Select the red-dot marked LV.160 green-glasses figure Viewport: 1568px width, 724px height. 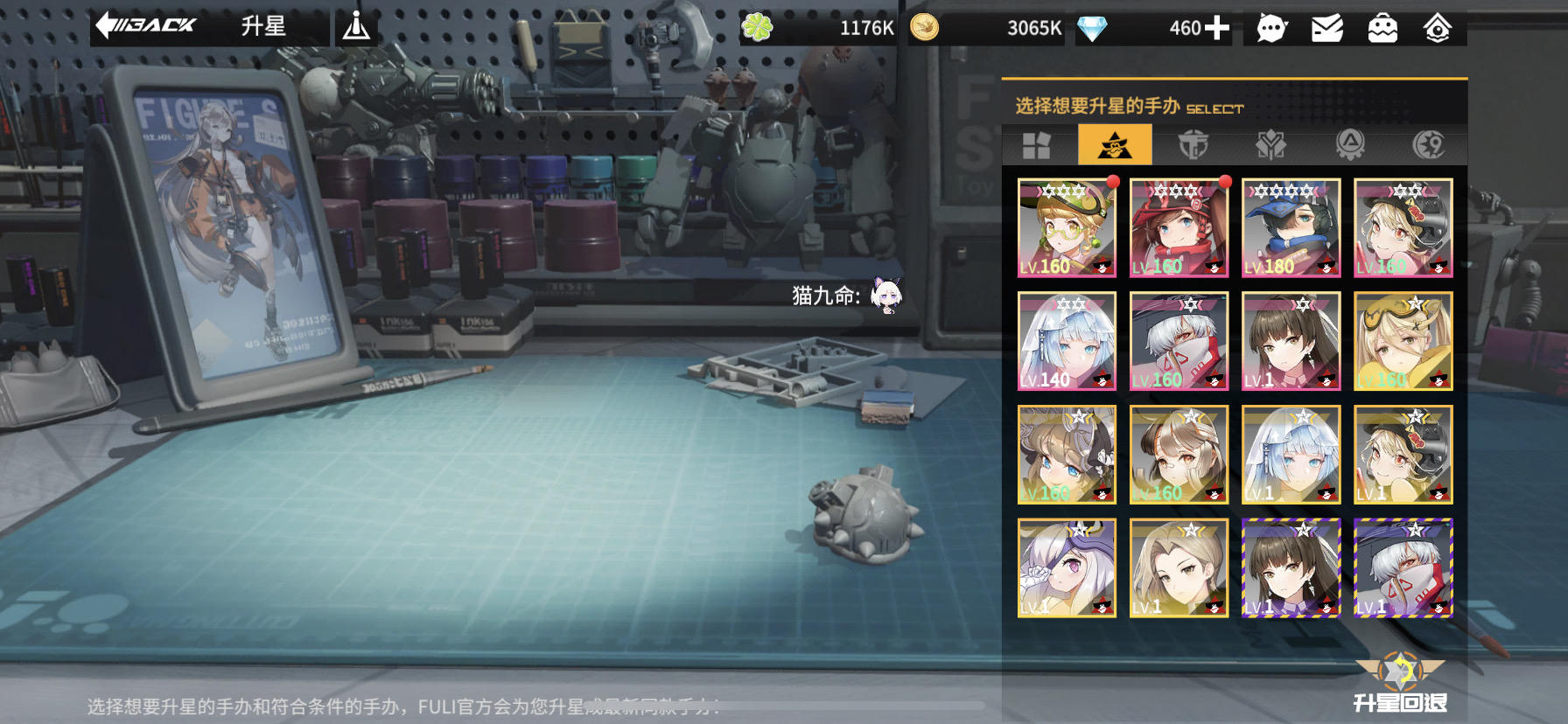(1066, 228)
